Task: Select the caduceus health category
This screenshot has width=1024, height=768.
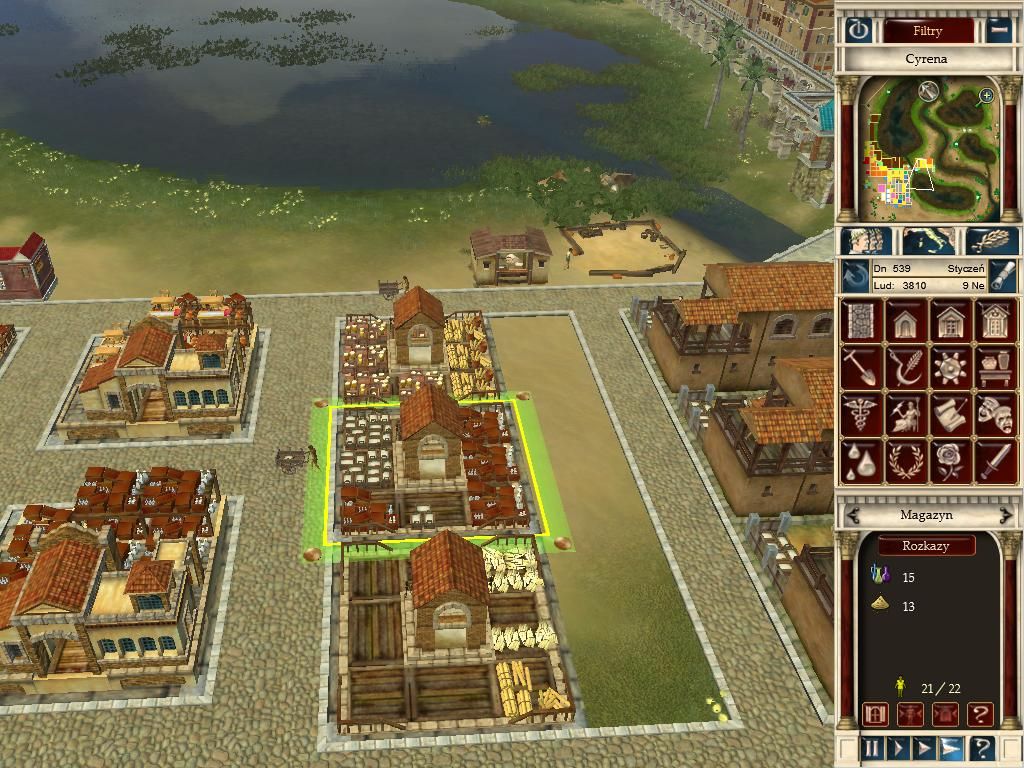Action: point(861,414)
